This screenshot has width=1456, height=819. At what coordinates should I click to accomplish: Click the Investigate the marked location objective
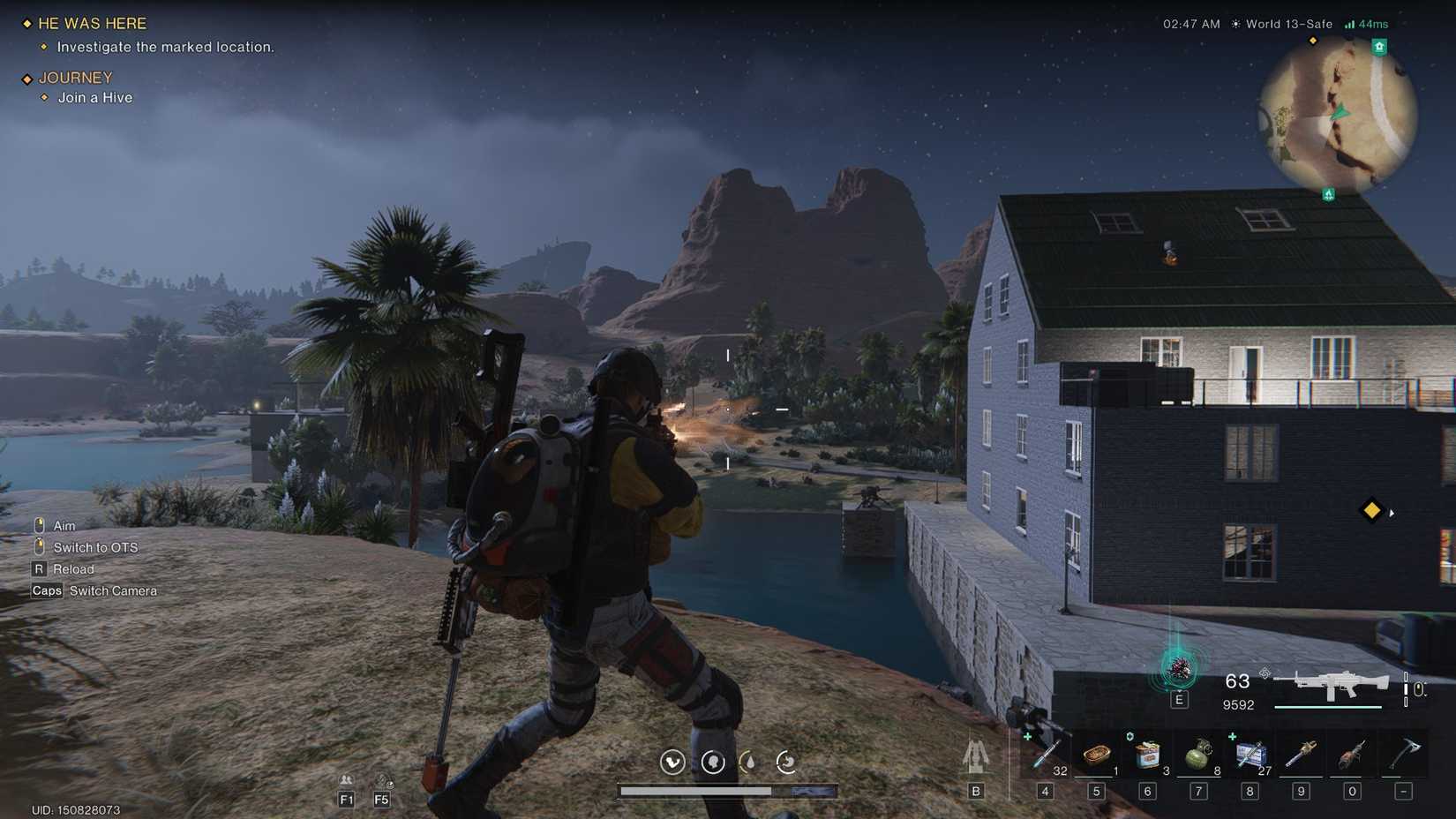[x=166, y=47]
